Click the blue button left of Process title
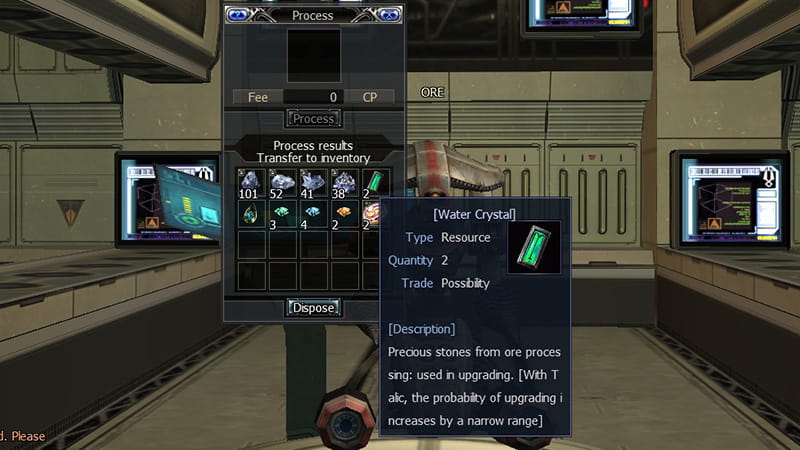Image resolution: width=800 pixels, height=450 pixels. (x=238, y=14)
